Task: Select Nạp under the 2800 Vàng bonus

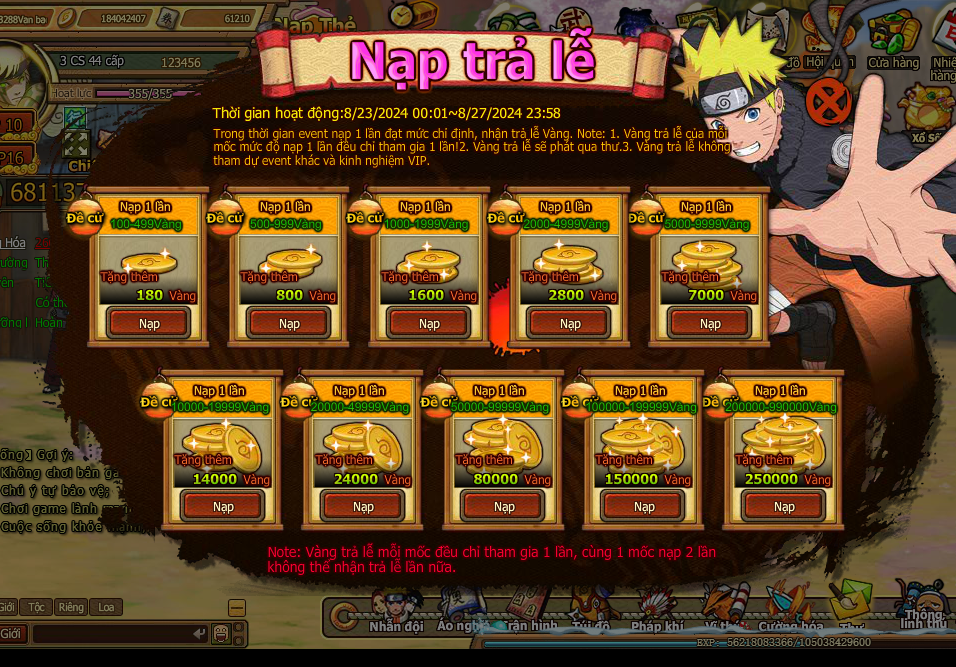Action: (x=570, y=323)
